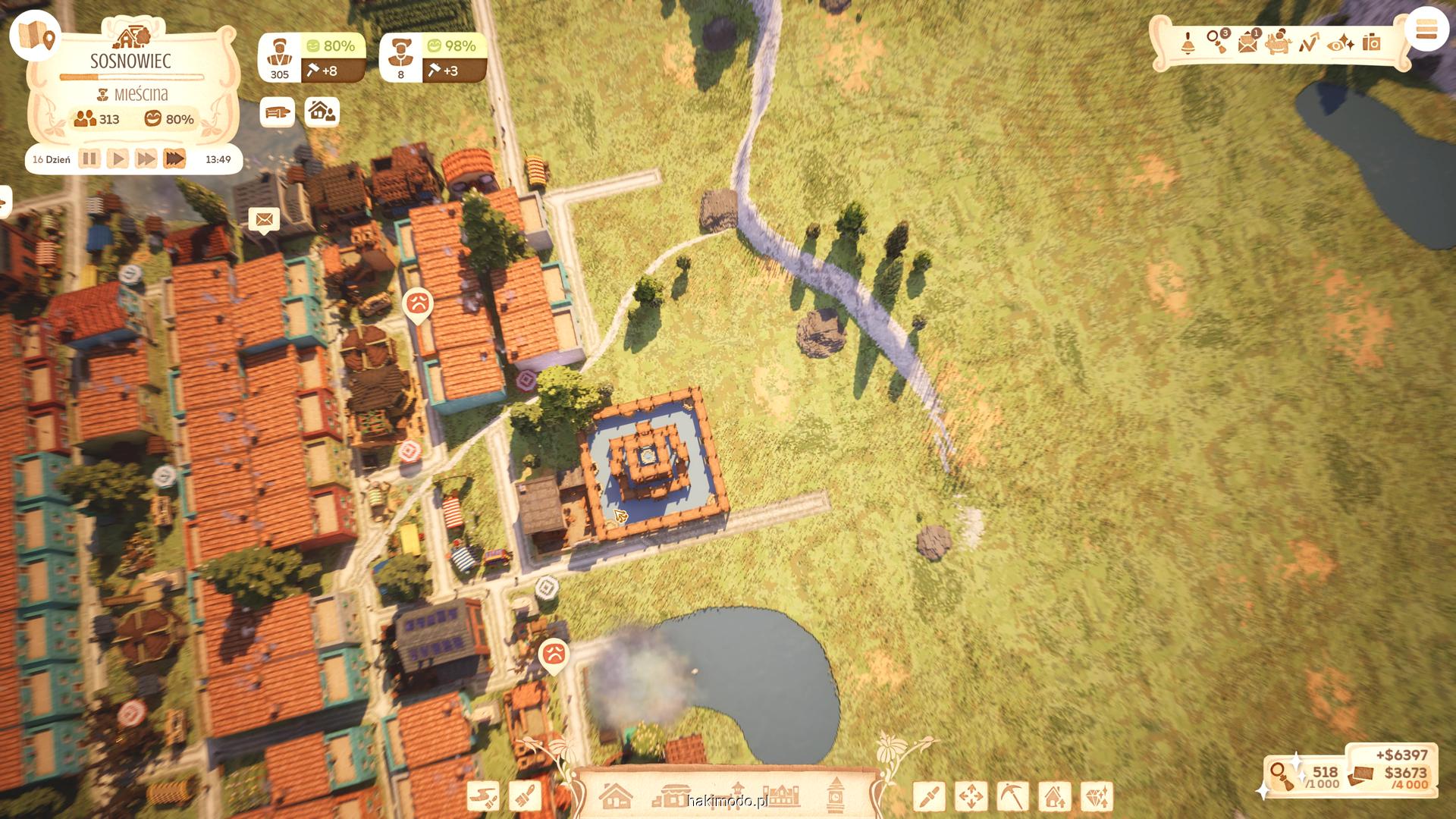Select the paint brush tool
This screenshot has height=819, width=1456.
point(525,796)
